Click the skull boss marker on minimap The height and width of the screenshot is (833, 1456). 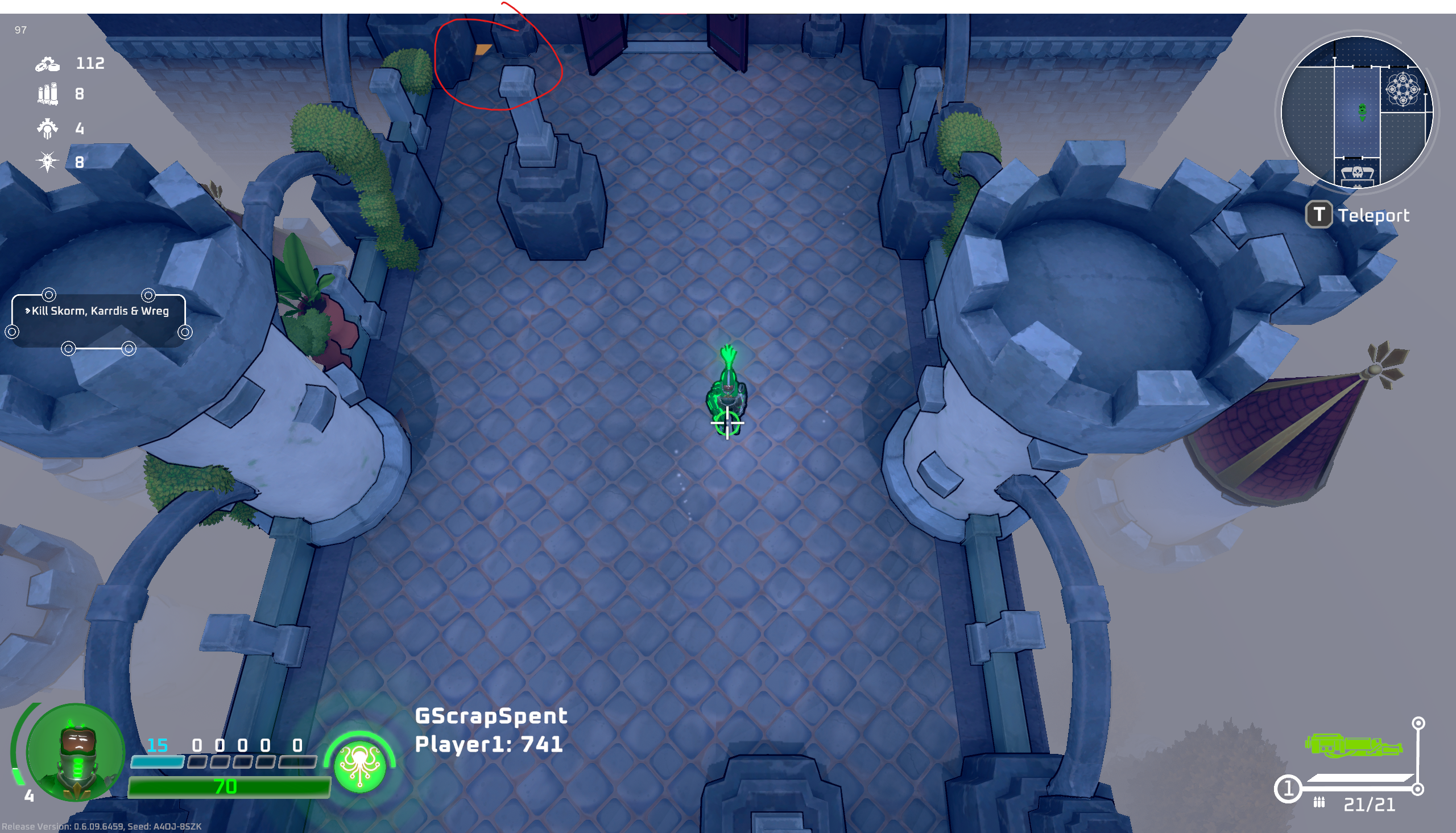tap(1357, 172)
